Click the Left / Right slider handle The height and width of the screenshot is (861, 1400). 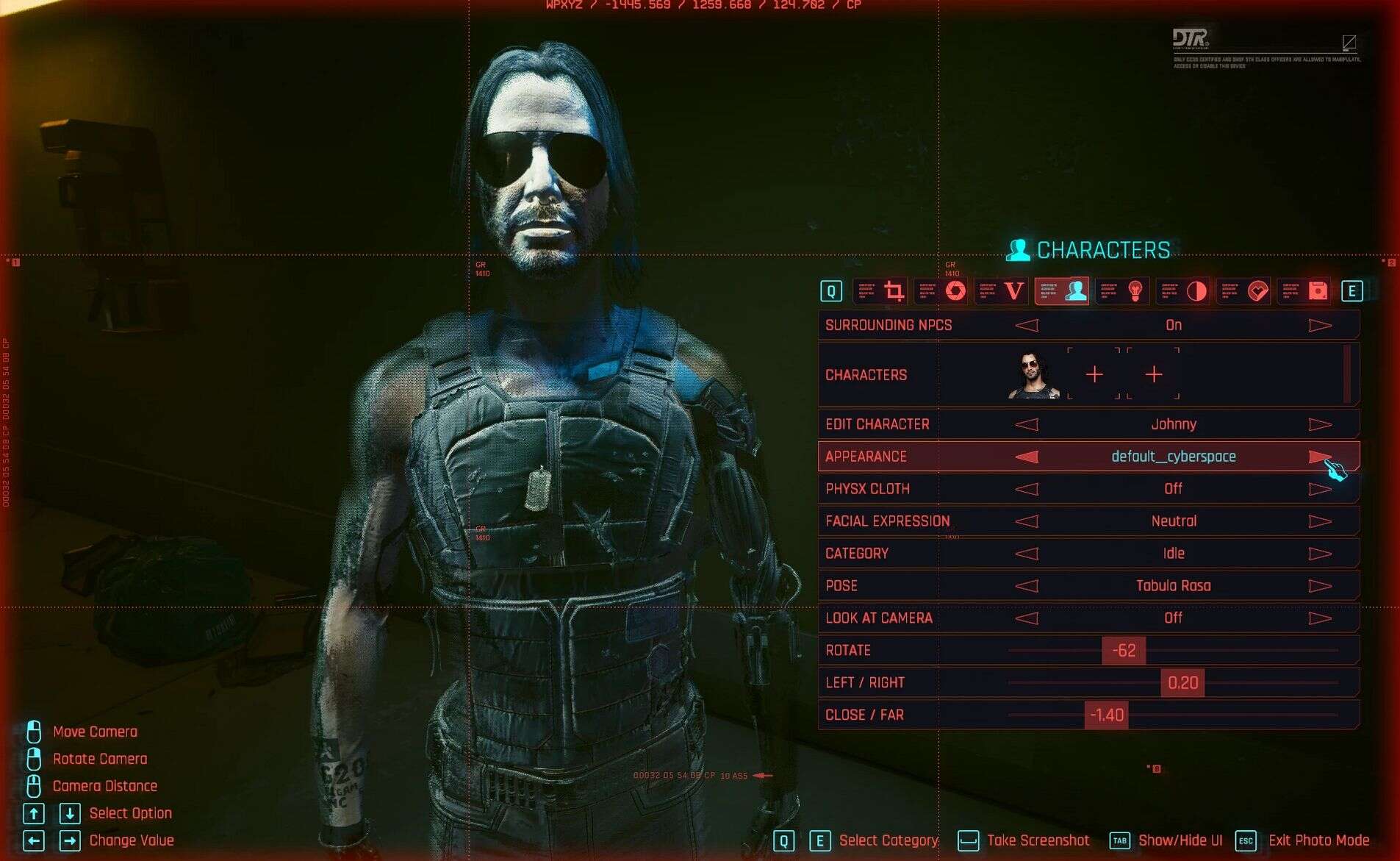point(1182,683)
